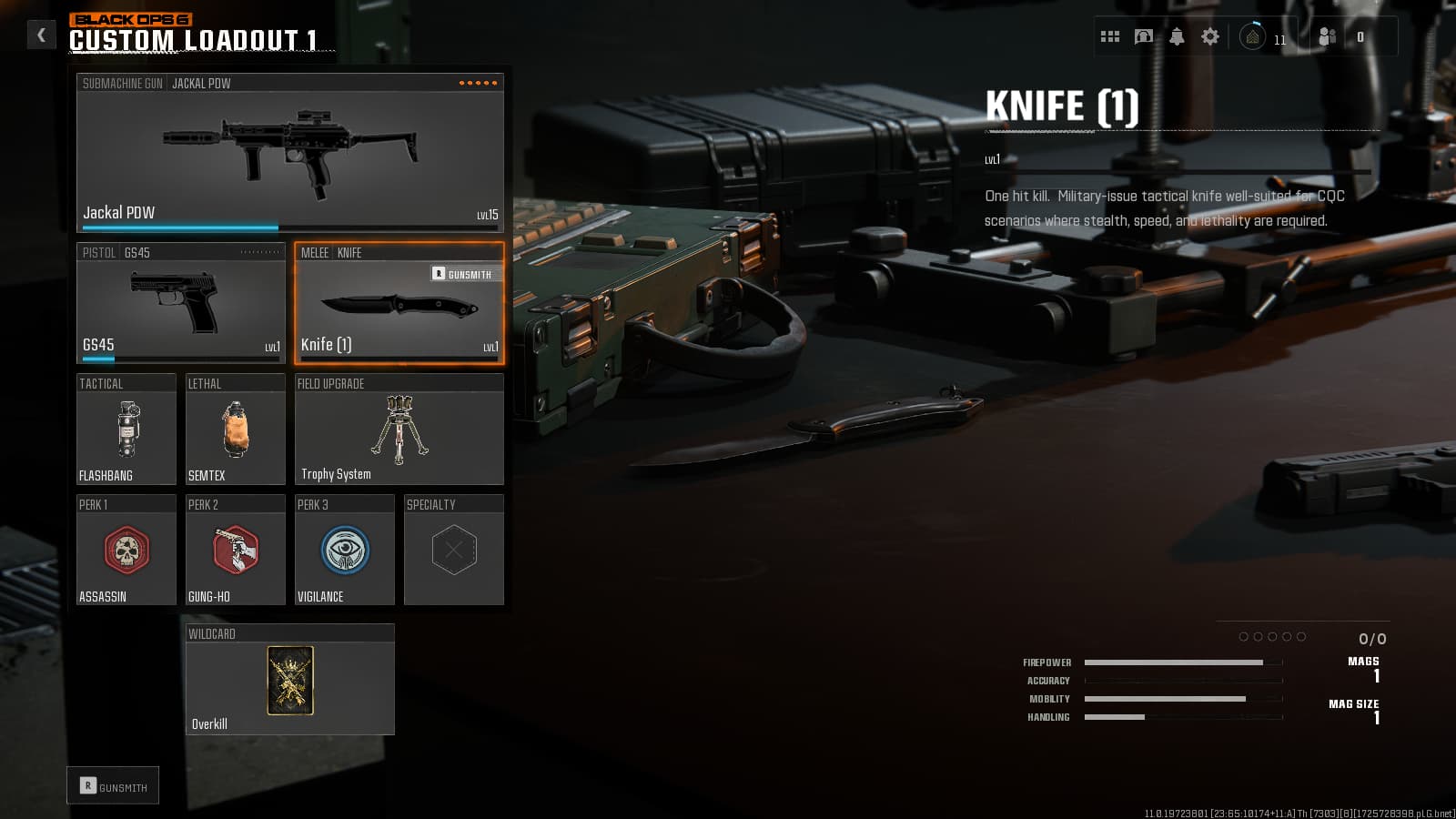Open the Flashbang tactical slot
Image resolution: width=1456 pixels, height=819 pixels.
[x=126, y=430]
